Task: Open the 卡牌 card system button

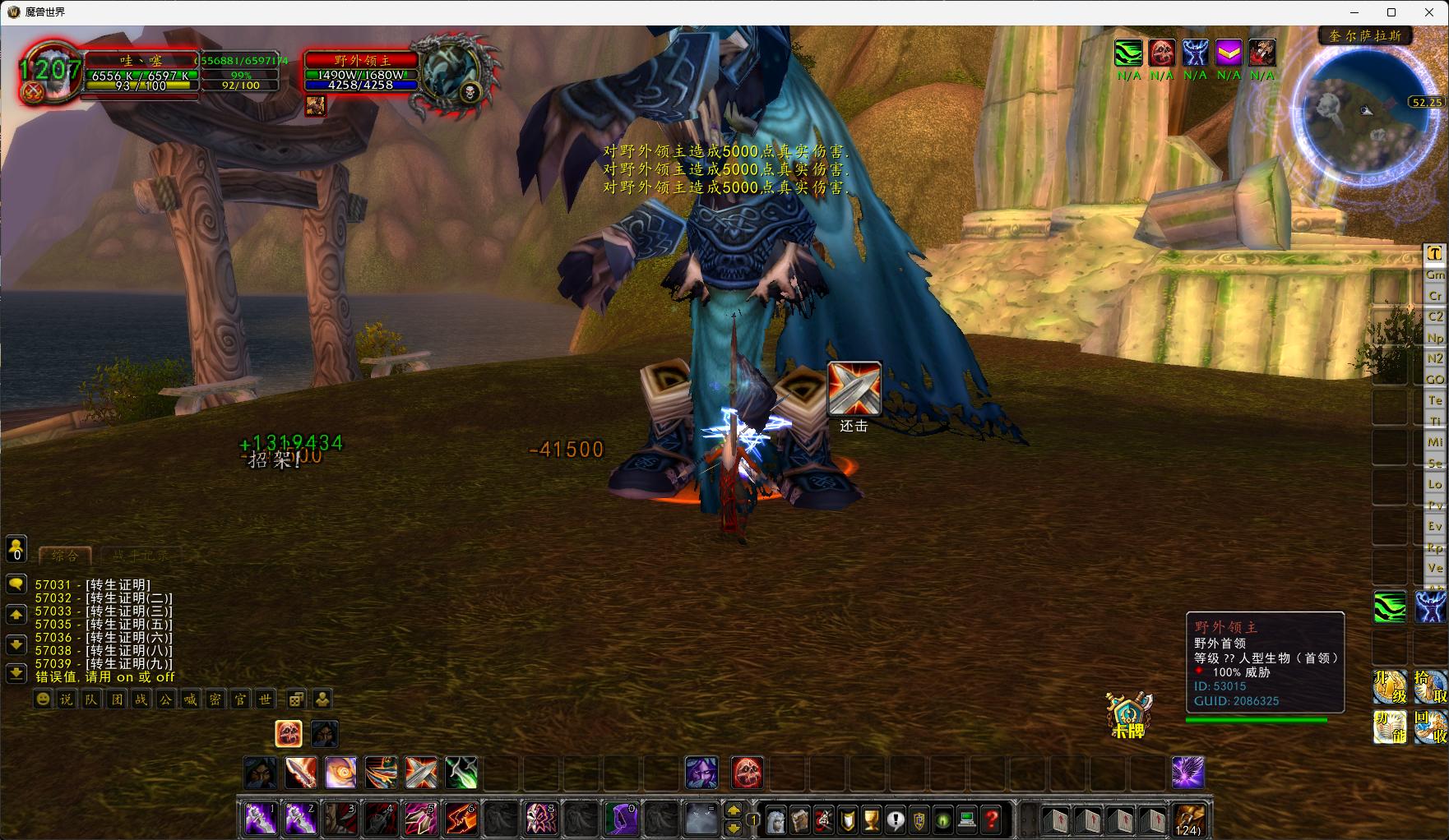Action: (x=1128, y=713)
